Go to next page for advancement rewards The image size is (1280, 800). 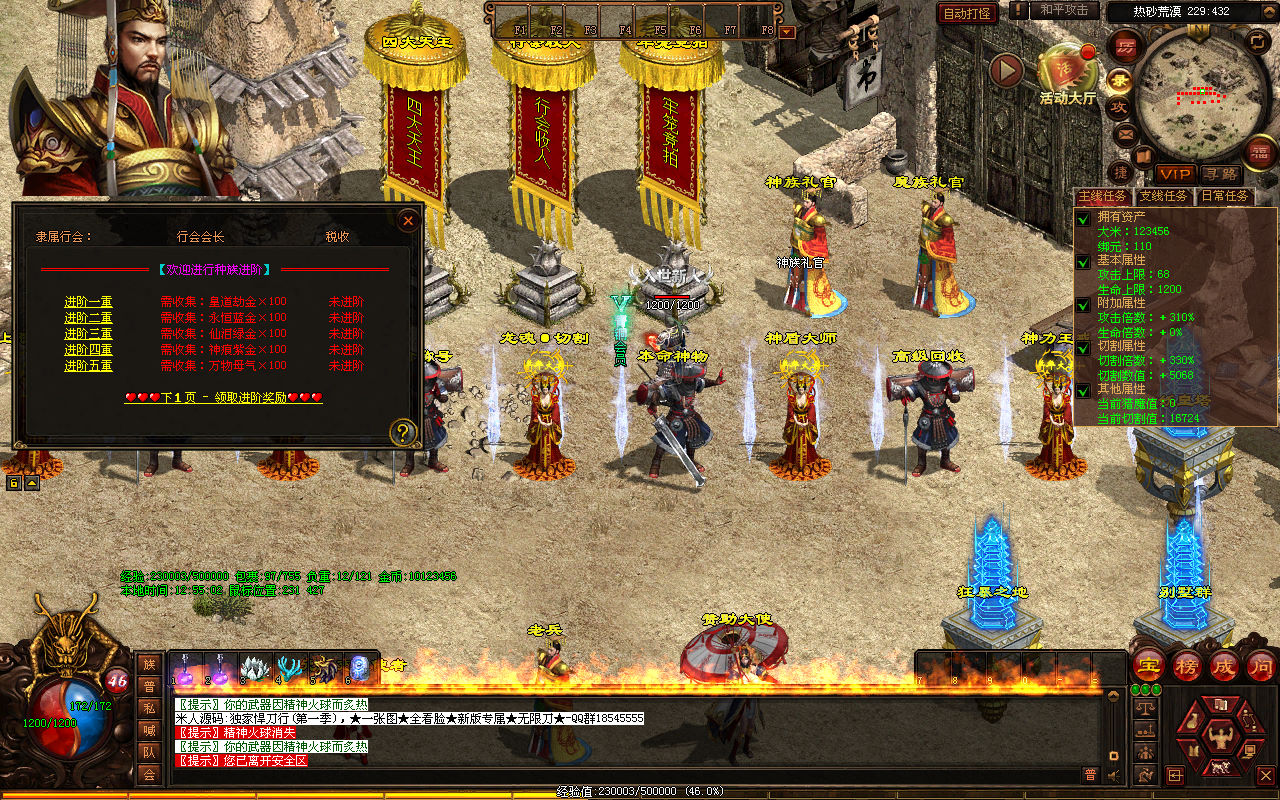pyautogui.click(x=223, y=397)
